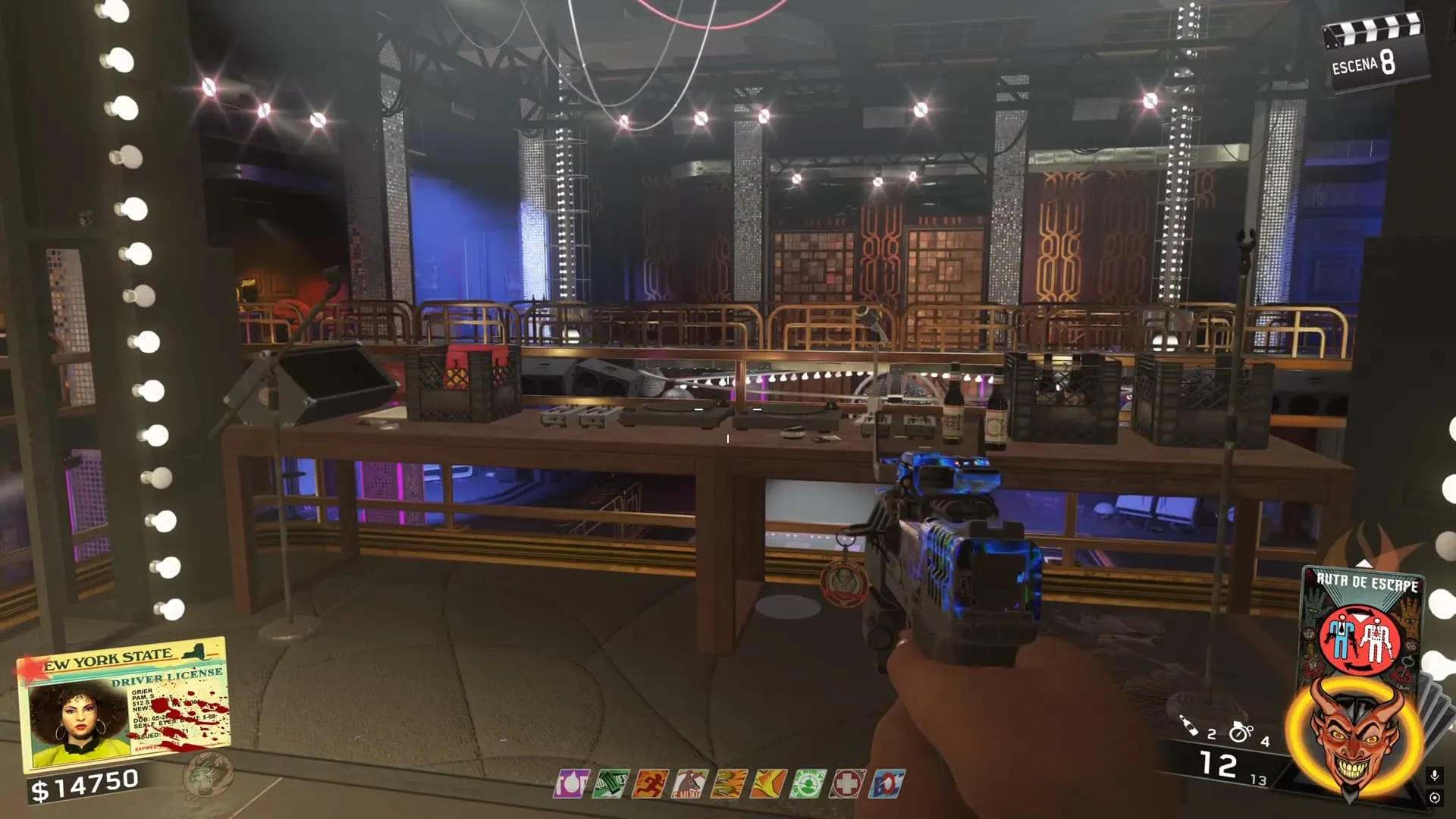Viewport: 1456px width, 819px height.
Task: Select the donkey mule perk icon
Action: tap(689, 783)
